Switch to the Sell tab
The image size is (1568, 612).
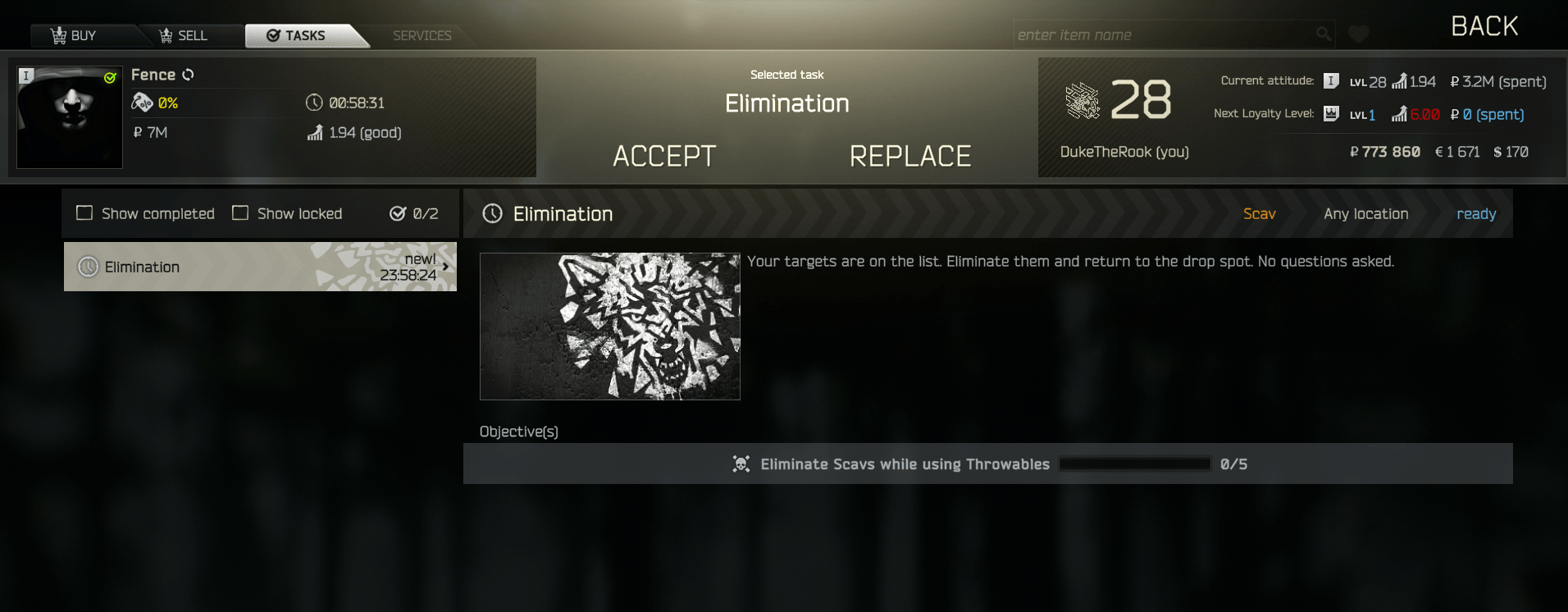pyautogui.click(x=184, y=35)
